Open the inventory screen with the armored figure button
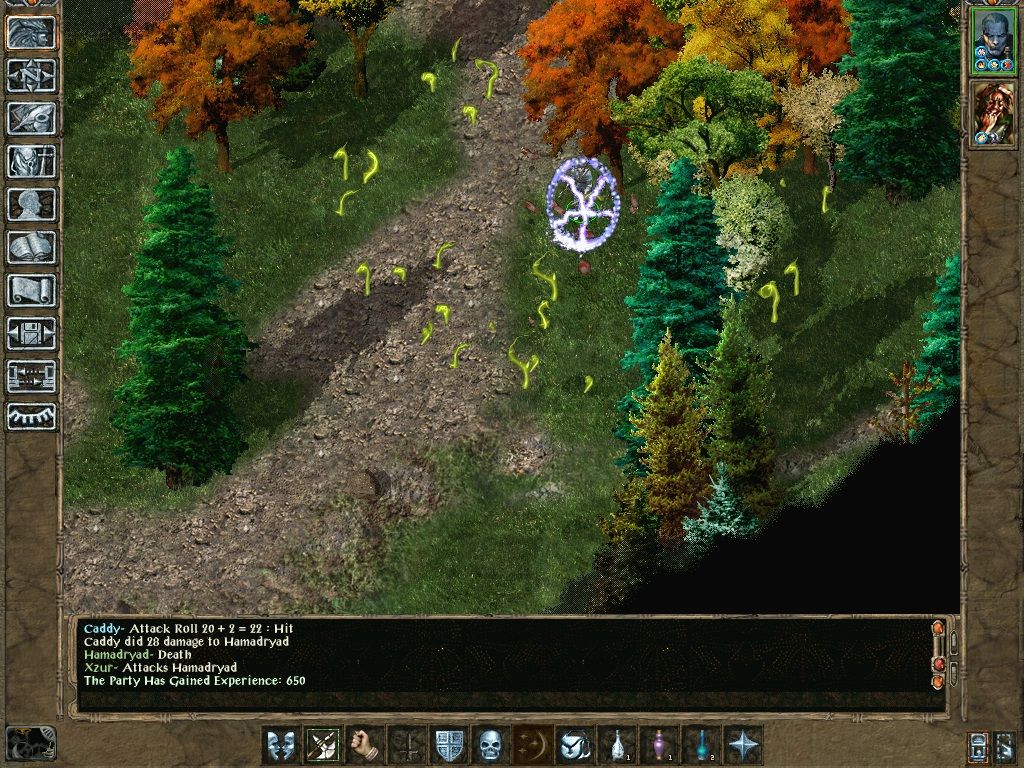The image size is (1024, 768). coord(31,161)
